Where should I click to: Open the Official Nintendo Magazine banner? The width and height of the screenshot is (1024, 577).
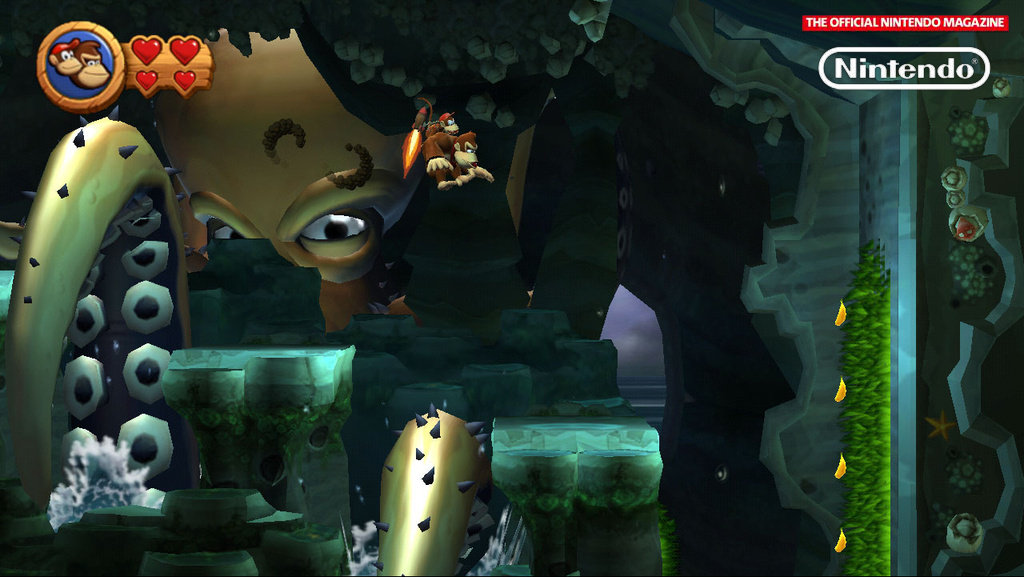904,23
